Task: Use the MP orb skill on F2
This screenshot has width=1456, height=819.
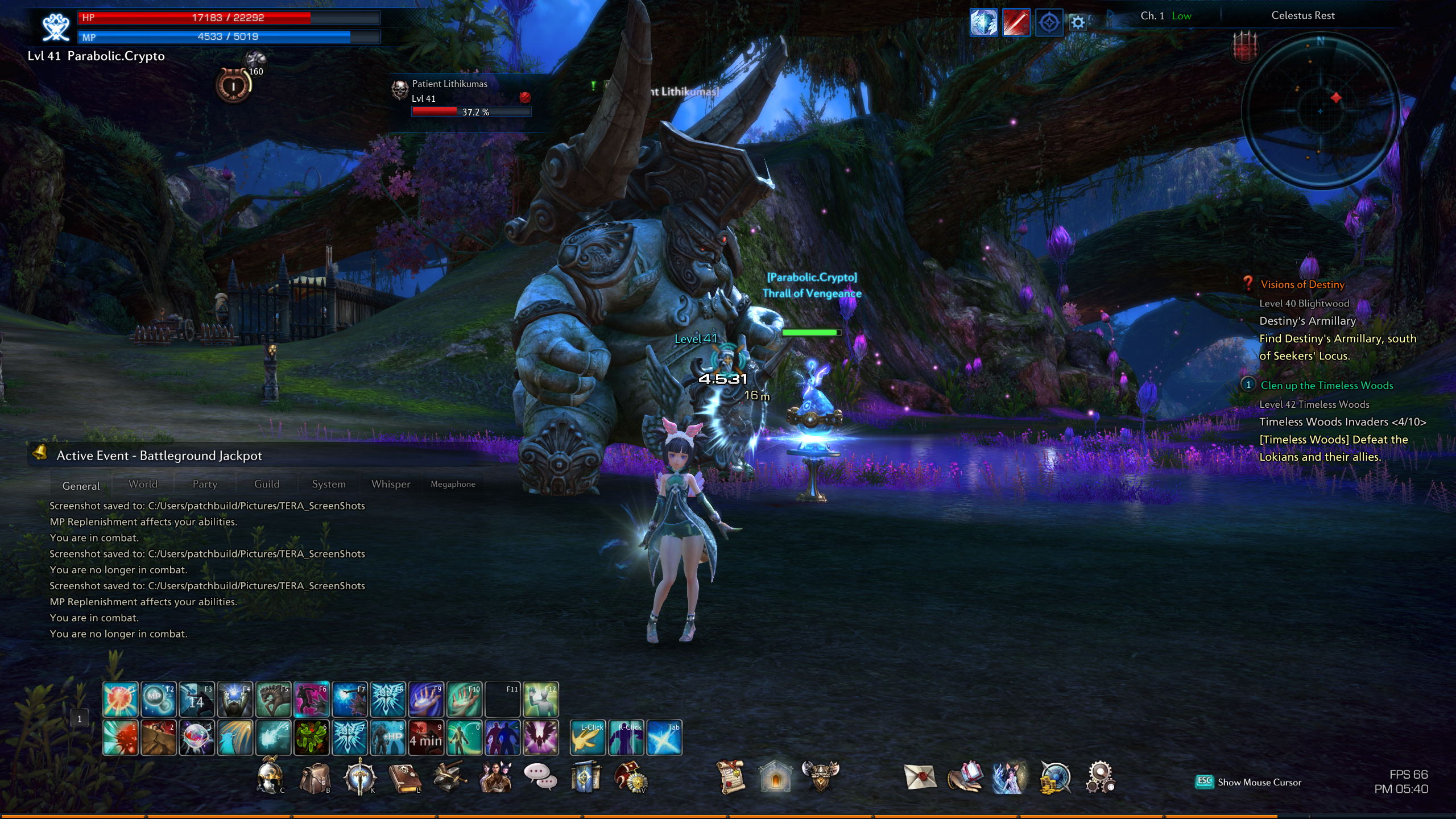Action: (x=158, y=700)
